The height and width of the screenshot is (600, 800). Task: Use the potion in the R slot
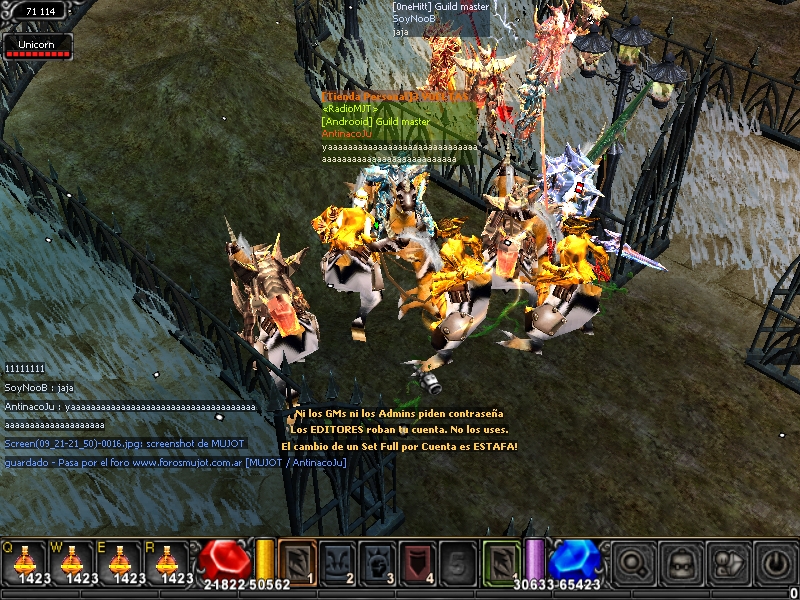[172, 561]
